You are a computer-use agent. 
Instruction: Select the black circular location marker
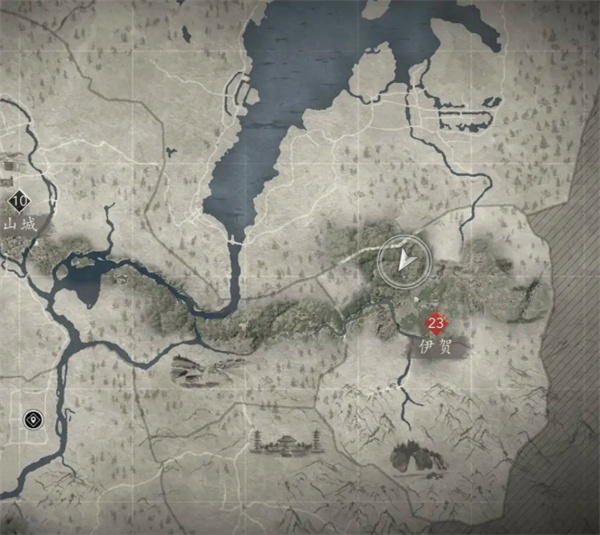click(x=36, y=419)
